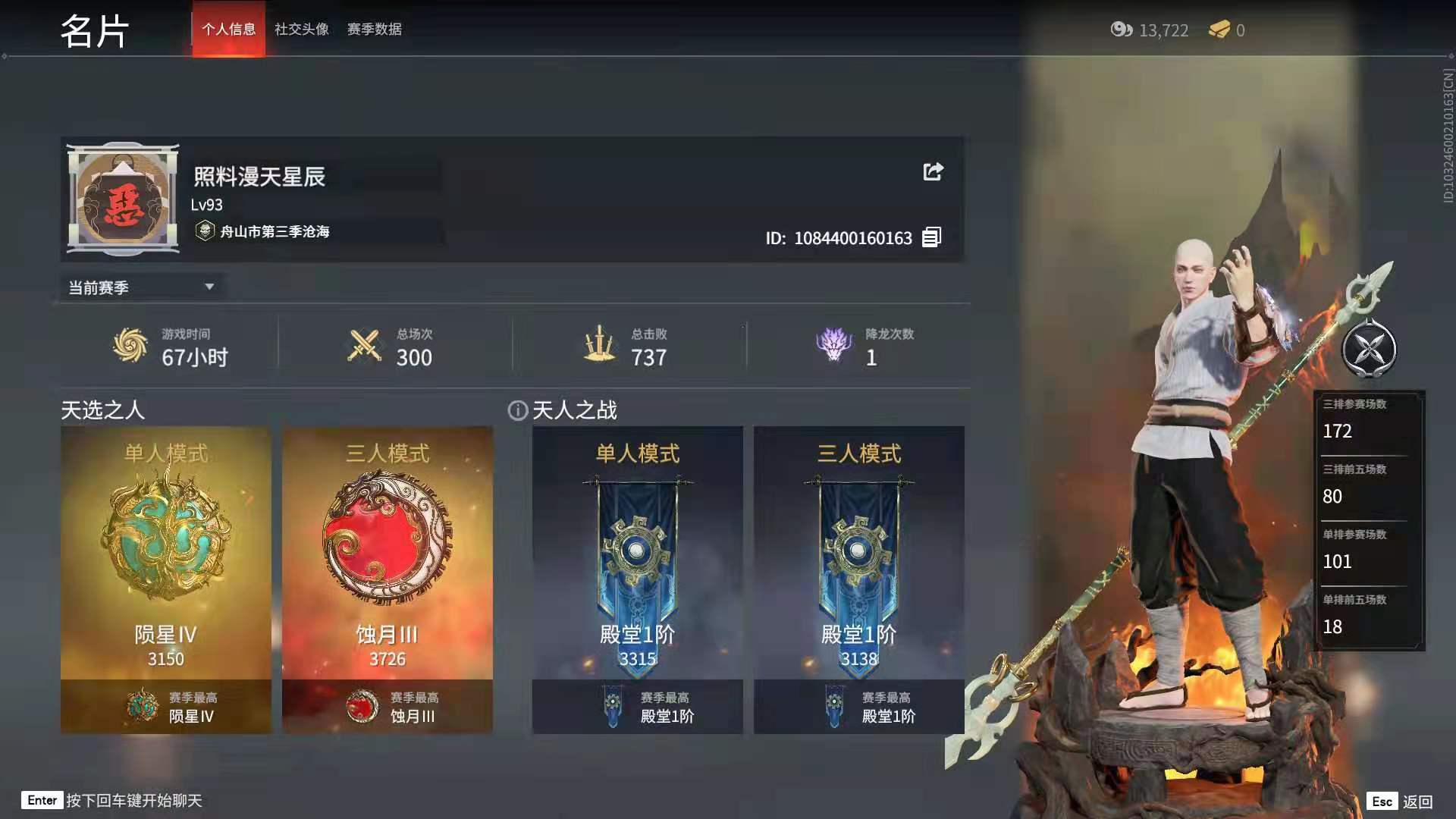Open the 当前赛季 season dropdown
1456x819 pixels.
[142, 287]
